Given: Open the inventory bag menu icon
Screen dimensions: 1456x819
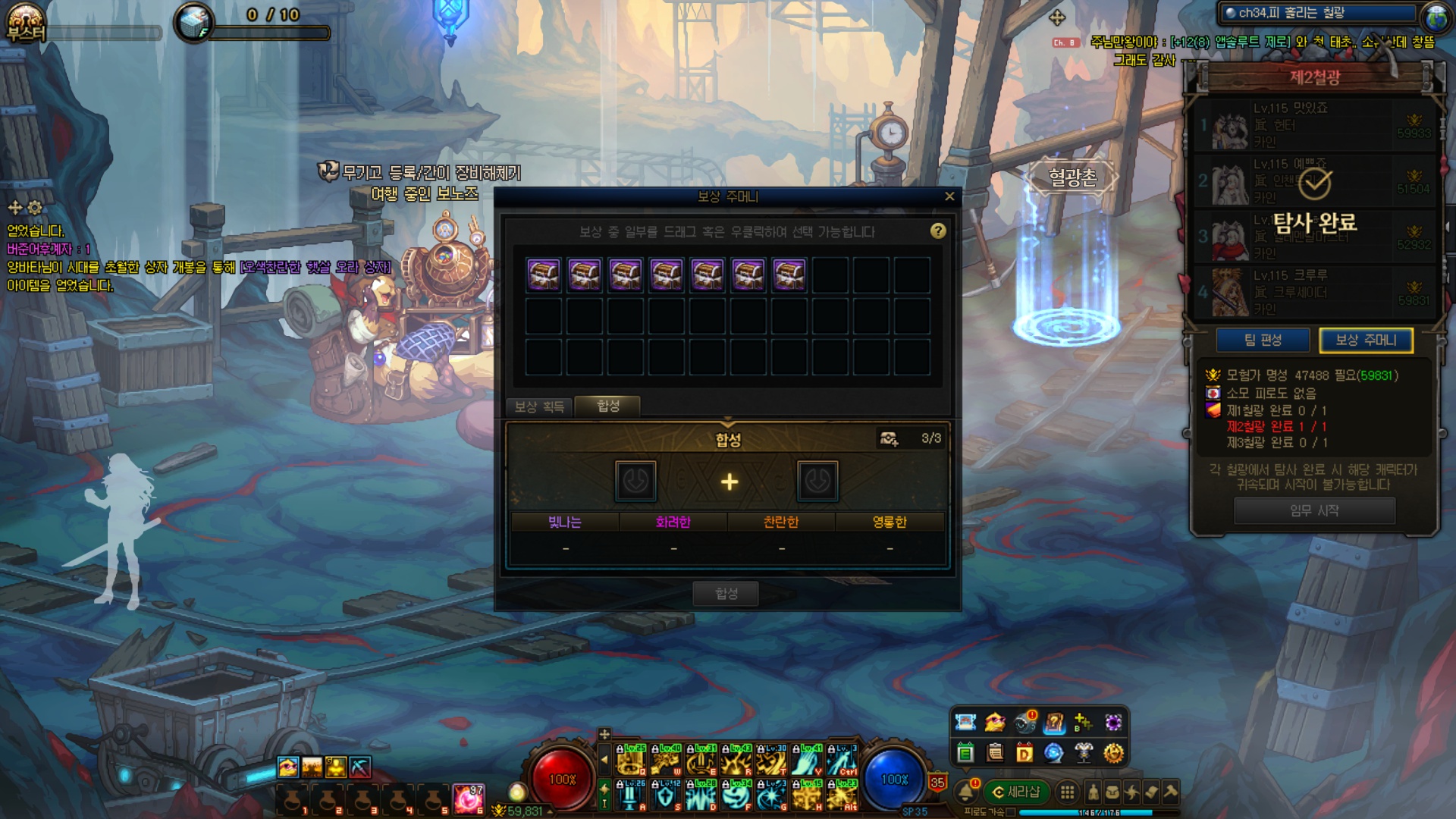Looking at the screenshot, I should 1112,792.
